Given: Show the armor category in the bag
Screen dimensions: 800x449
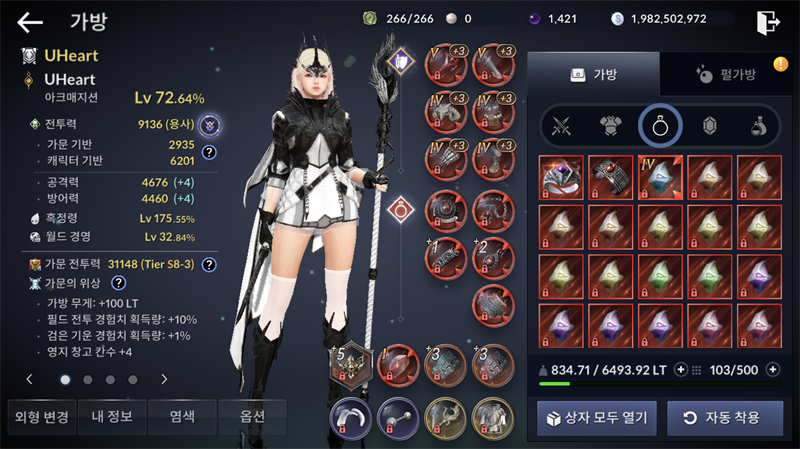Looking at the screenshot, I should (x=610, y=126).
